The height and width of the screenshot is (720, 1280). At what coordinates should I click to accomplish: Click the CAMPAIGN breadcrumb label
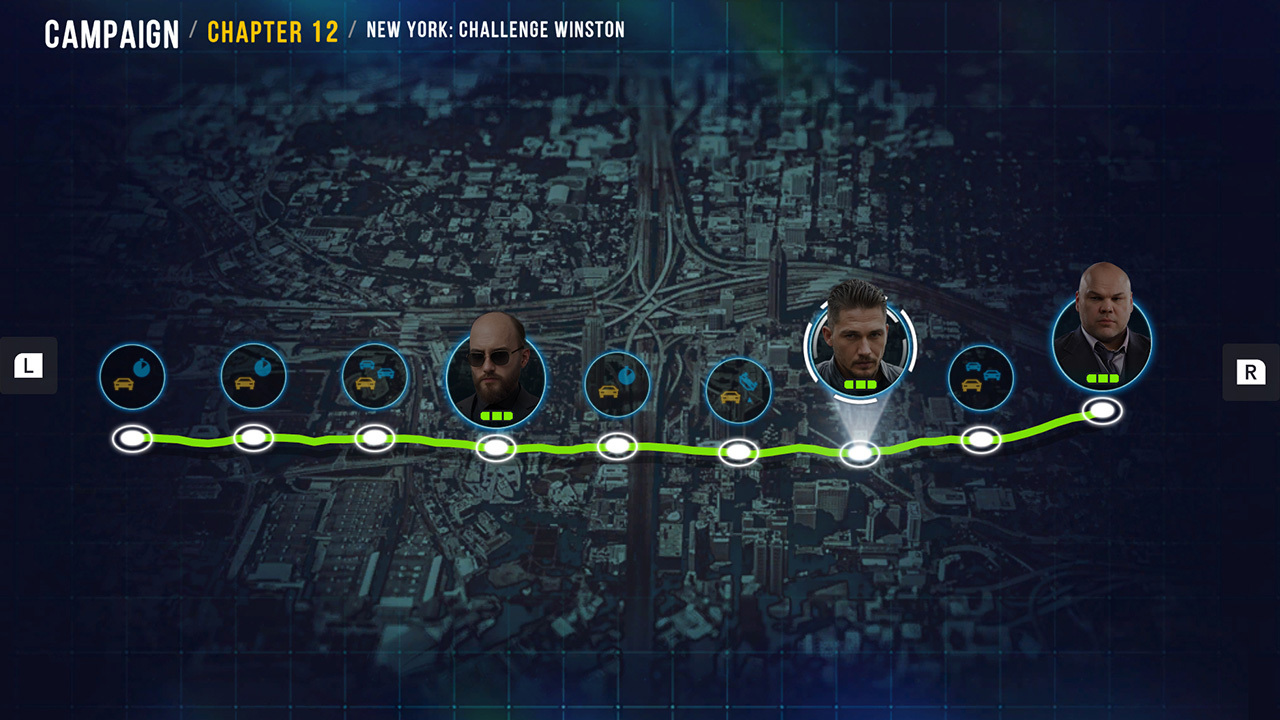112,32
